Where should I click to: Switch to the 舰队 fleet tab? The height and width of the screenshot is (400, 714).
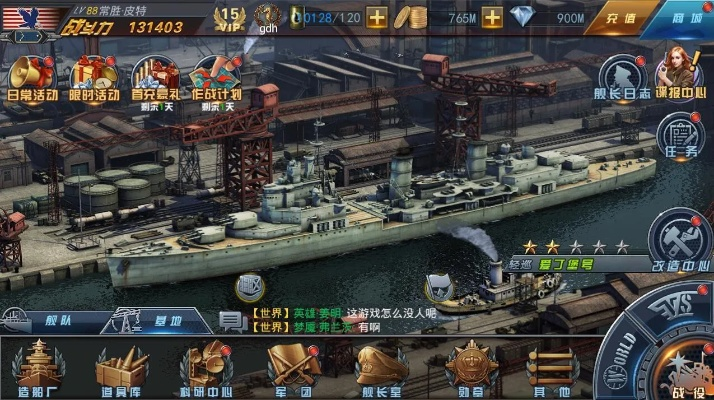click(45, 323)
